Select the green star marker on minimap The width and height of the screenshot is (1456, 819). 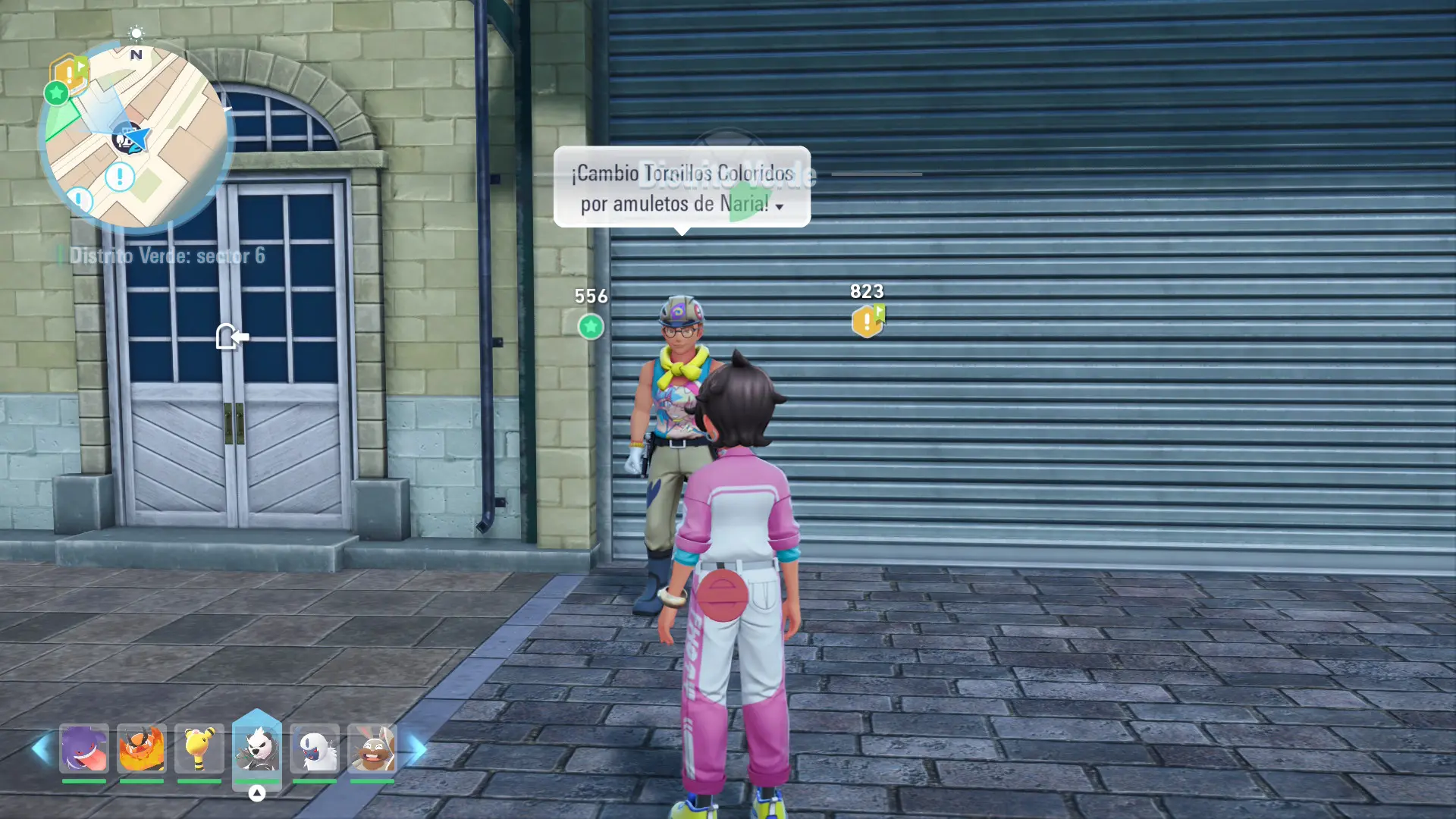(56, 93)
